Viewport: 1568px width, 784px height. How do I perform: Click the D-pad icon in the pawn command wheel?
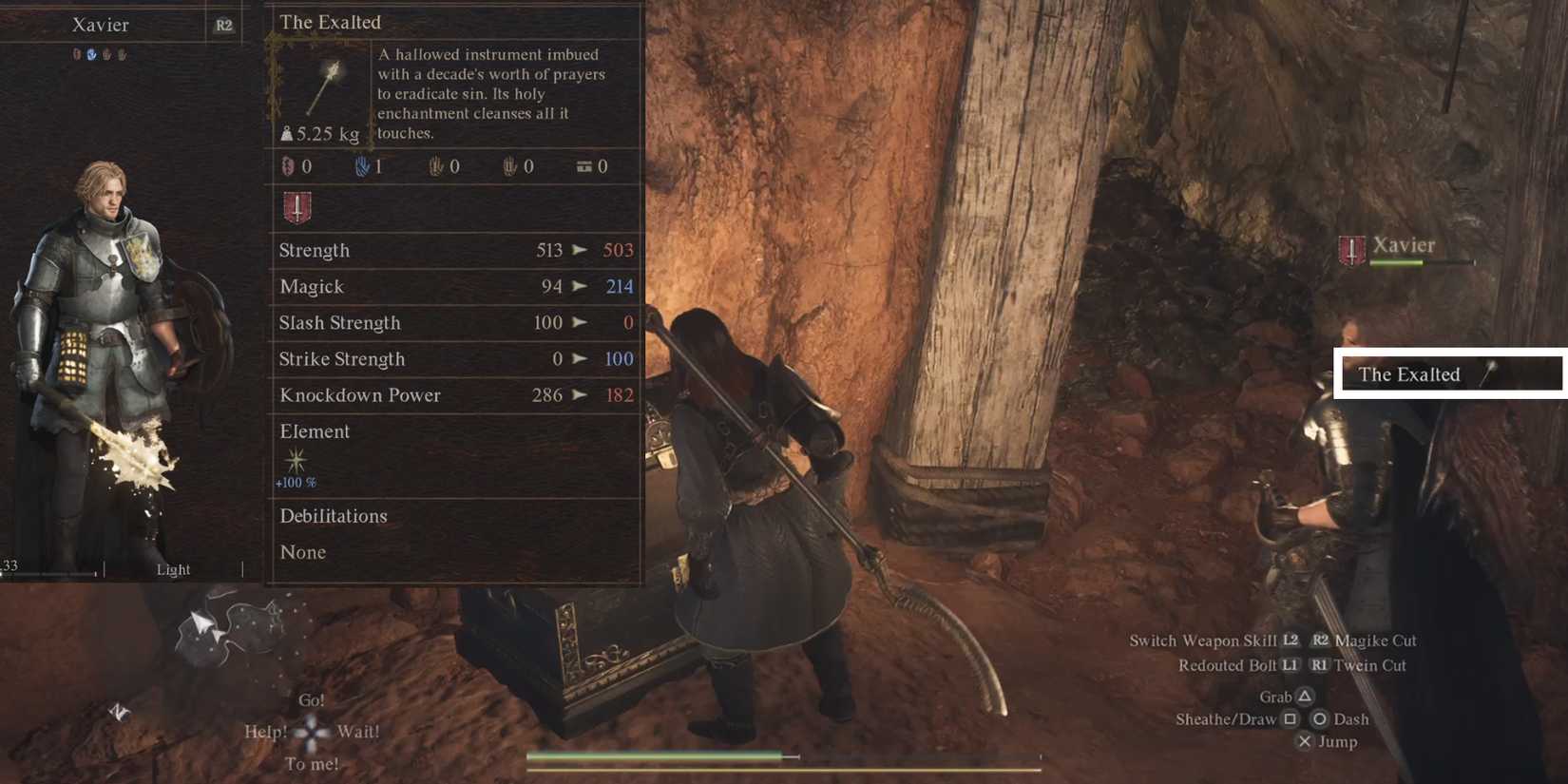point(311,732)
